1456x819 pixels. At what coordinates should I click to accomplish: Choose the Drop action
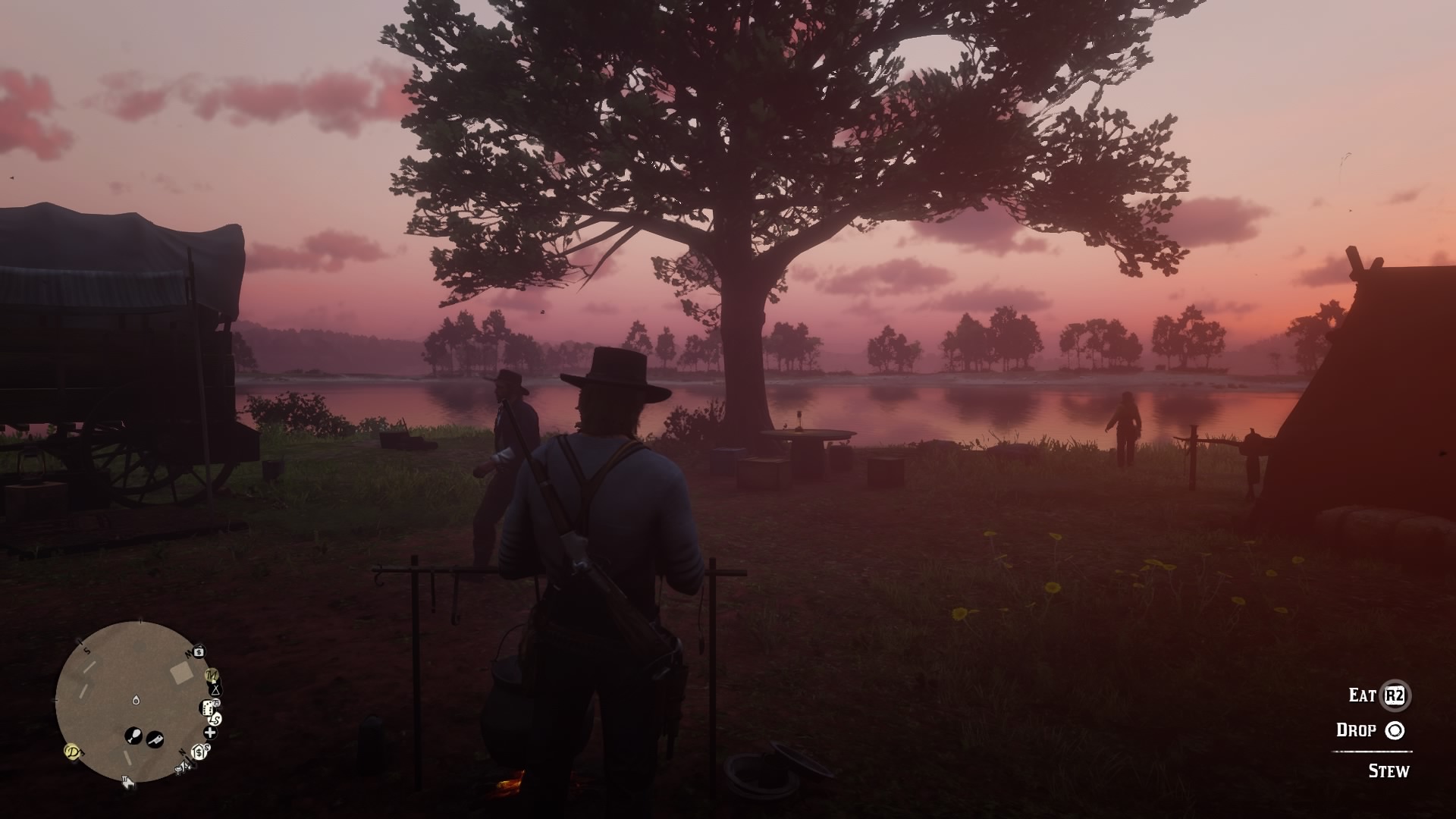tap(1394, 730)
